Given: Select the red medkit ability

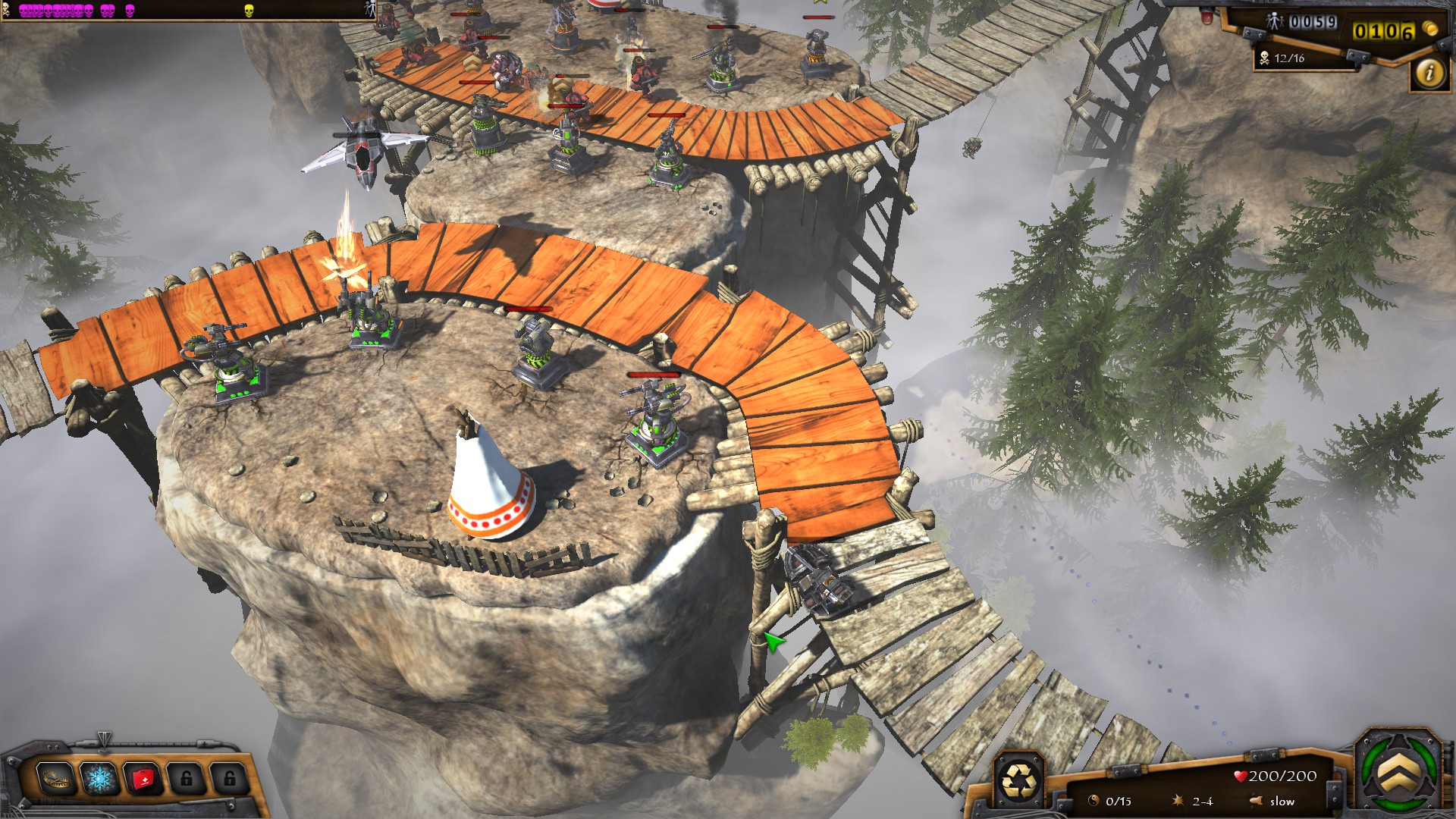Looking at the screenshot, I should [143, 778].
